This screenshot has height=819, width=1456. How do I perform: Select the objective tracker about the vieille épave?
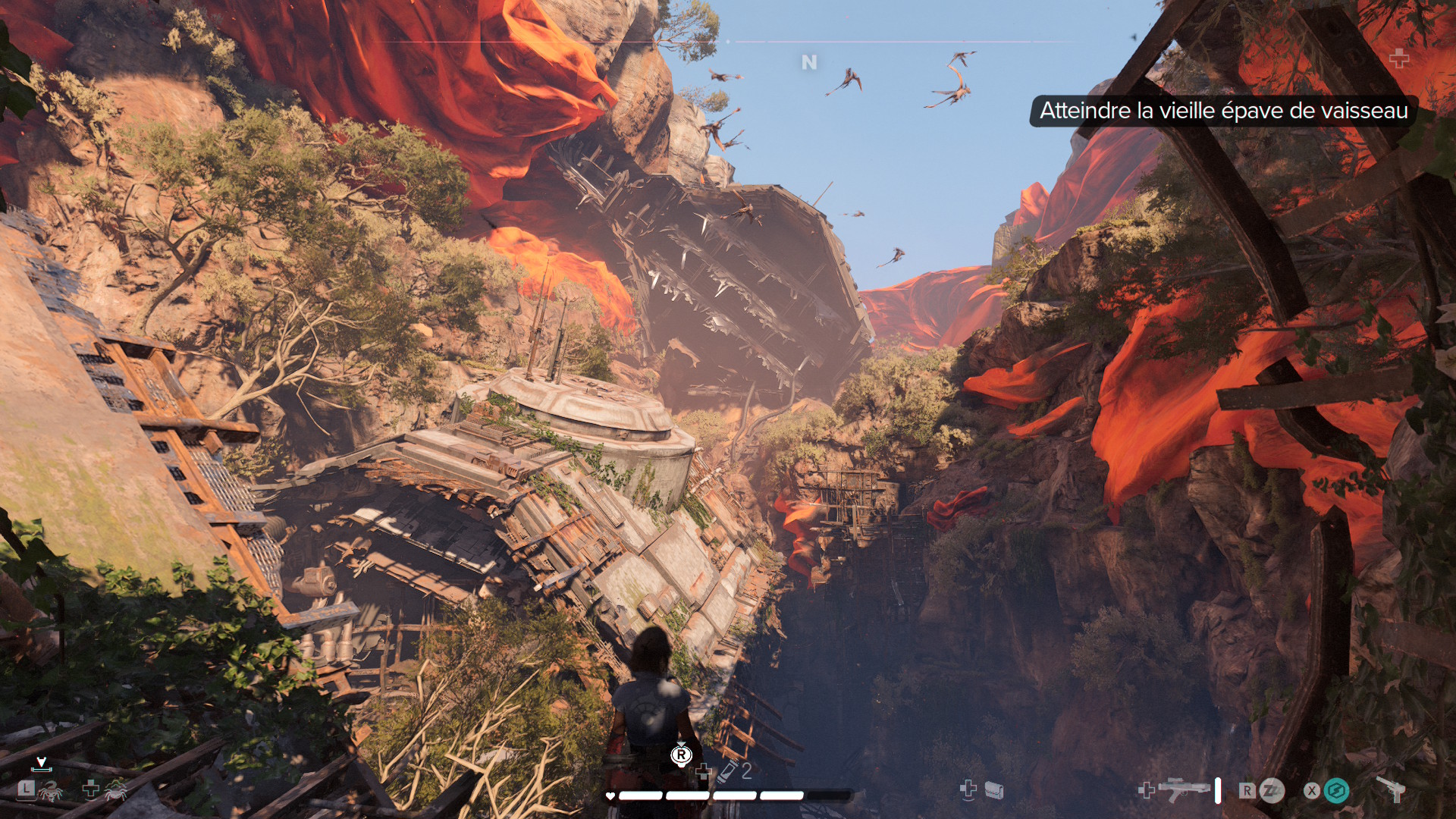click(x=1223, y=111)
